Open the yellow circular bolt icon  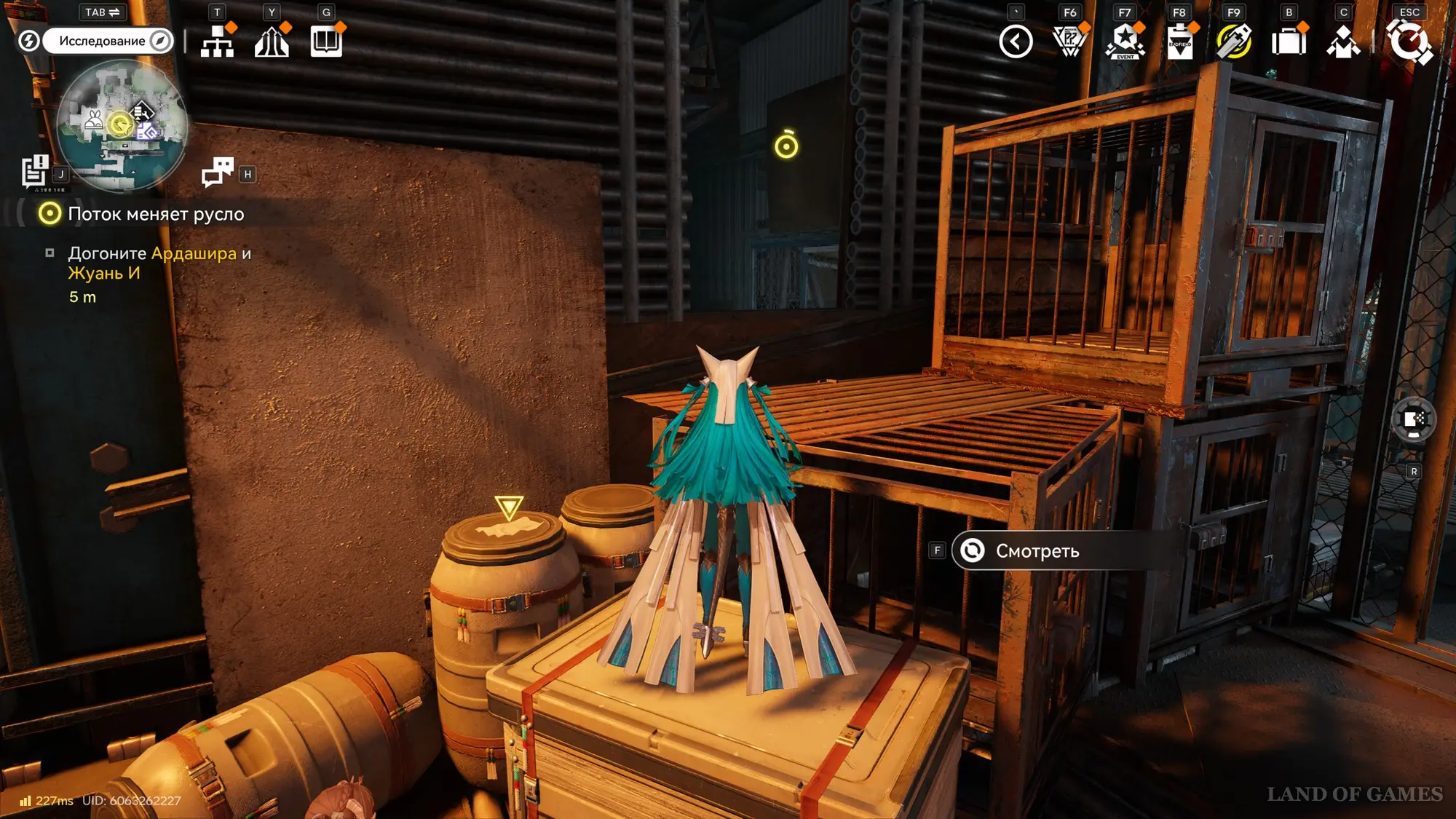tap(1234, 41)
